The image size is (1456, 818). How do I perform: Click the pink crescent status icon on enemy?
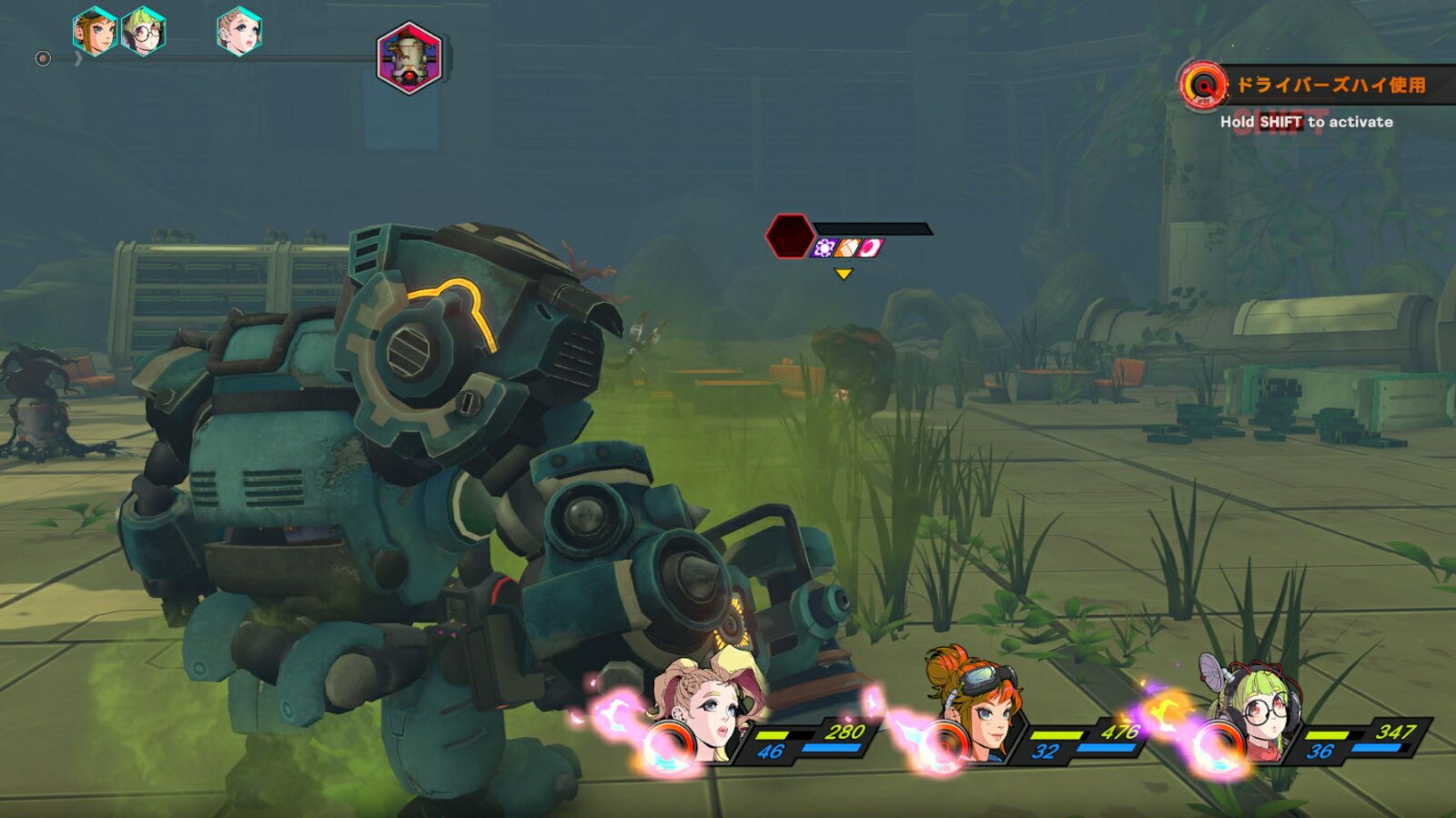click(x=870, y=247)
